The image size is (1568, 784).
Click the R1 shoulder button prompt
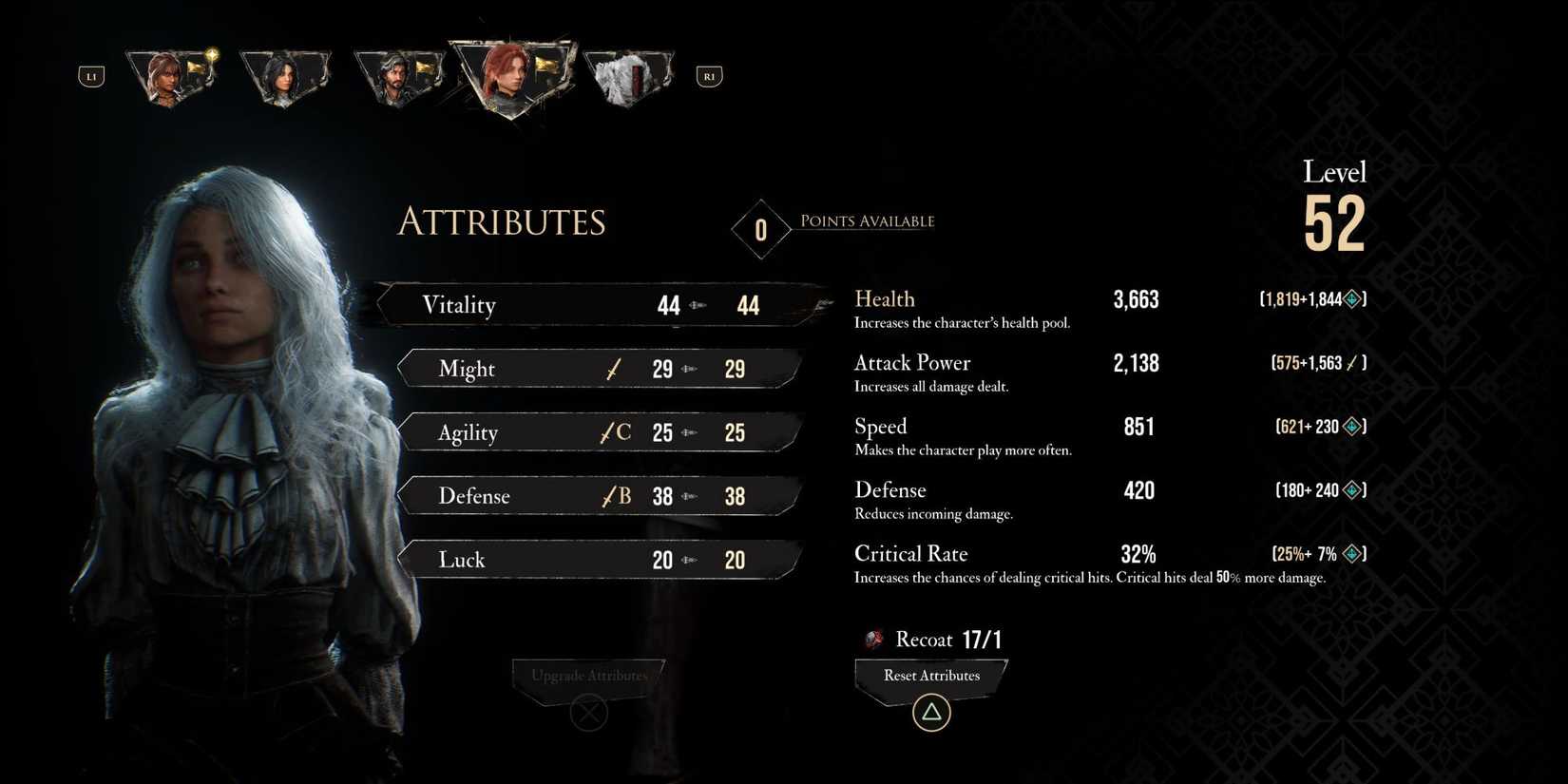(708, 75)
